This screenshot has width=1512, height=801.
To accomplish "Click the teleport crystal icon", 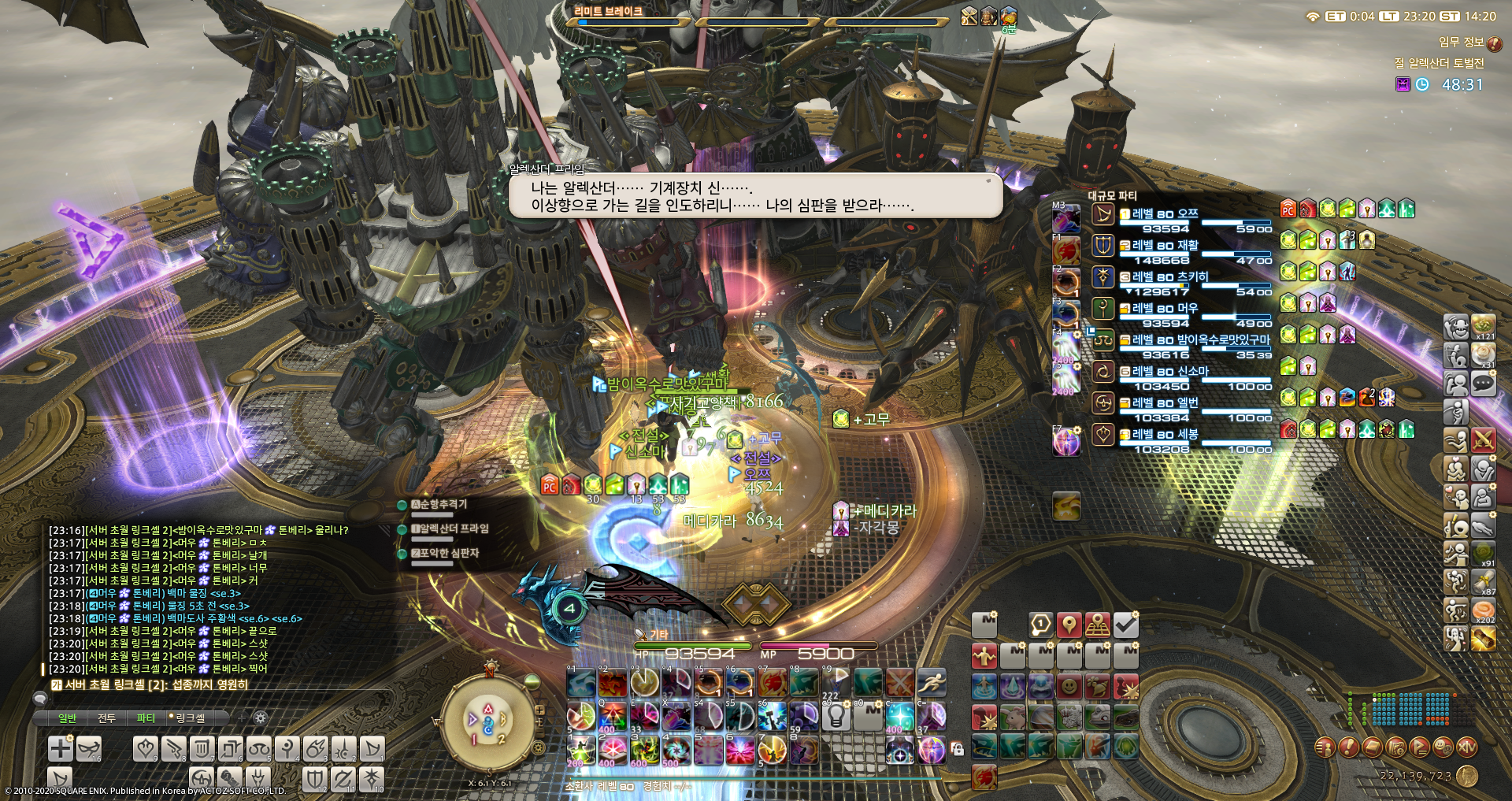I will point(1011,687).
